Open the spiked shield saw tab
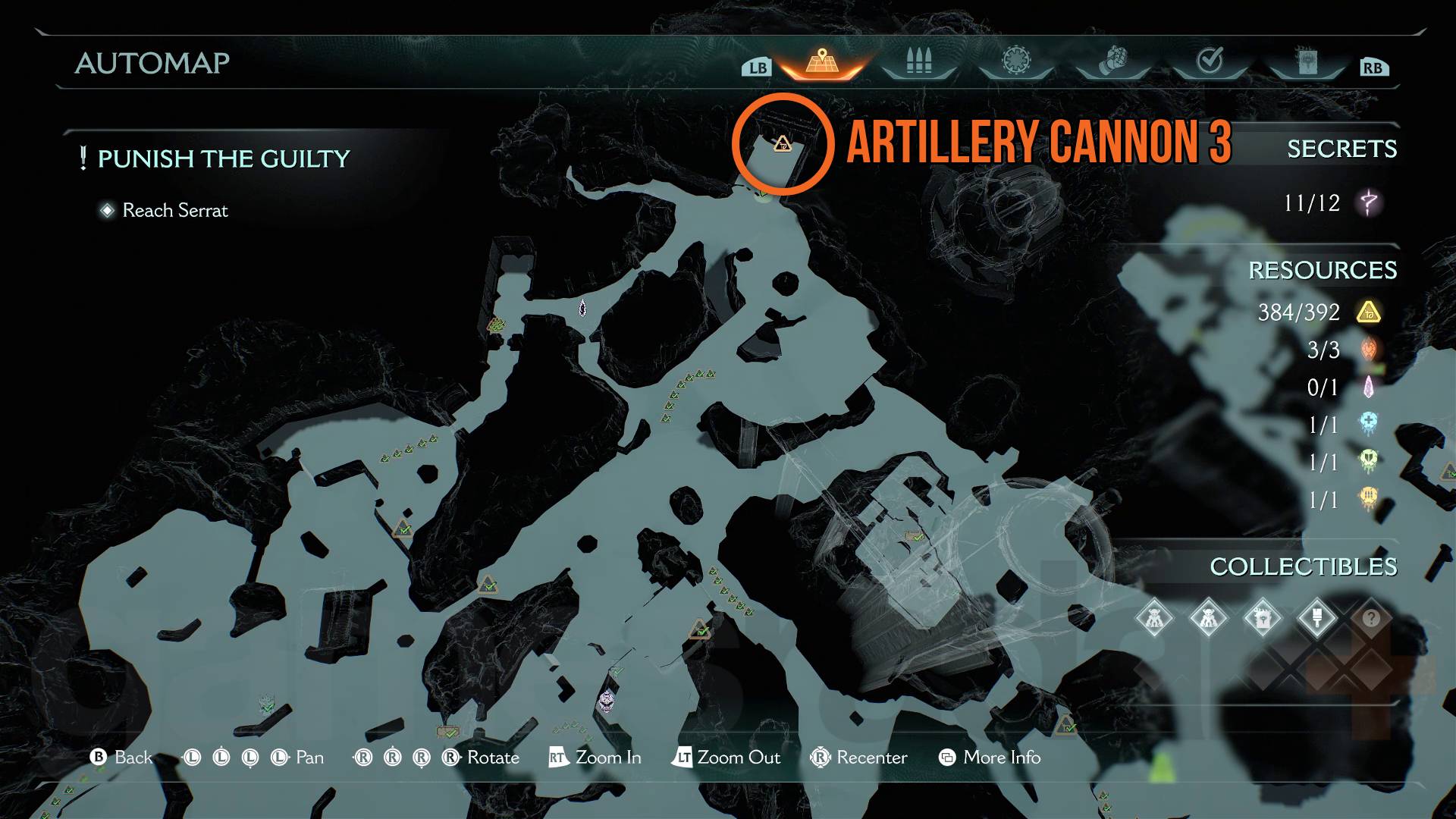 [1016, 61]
